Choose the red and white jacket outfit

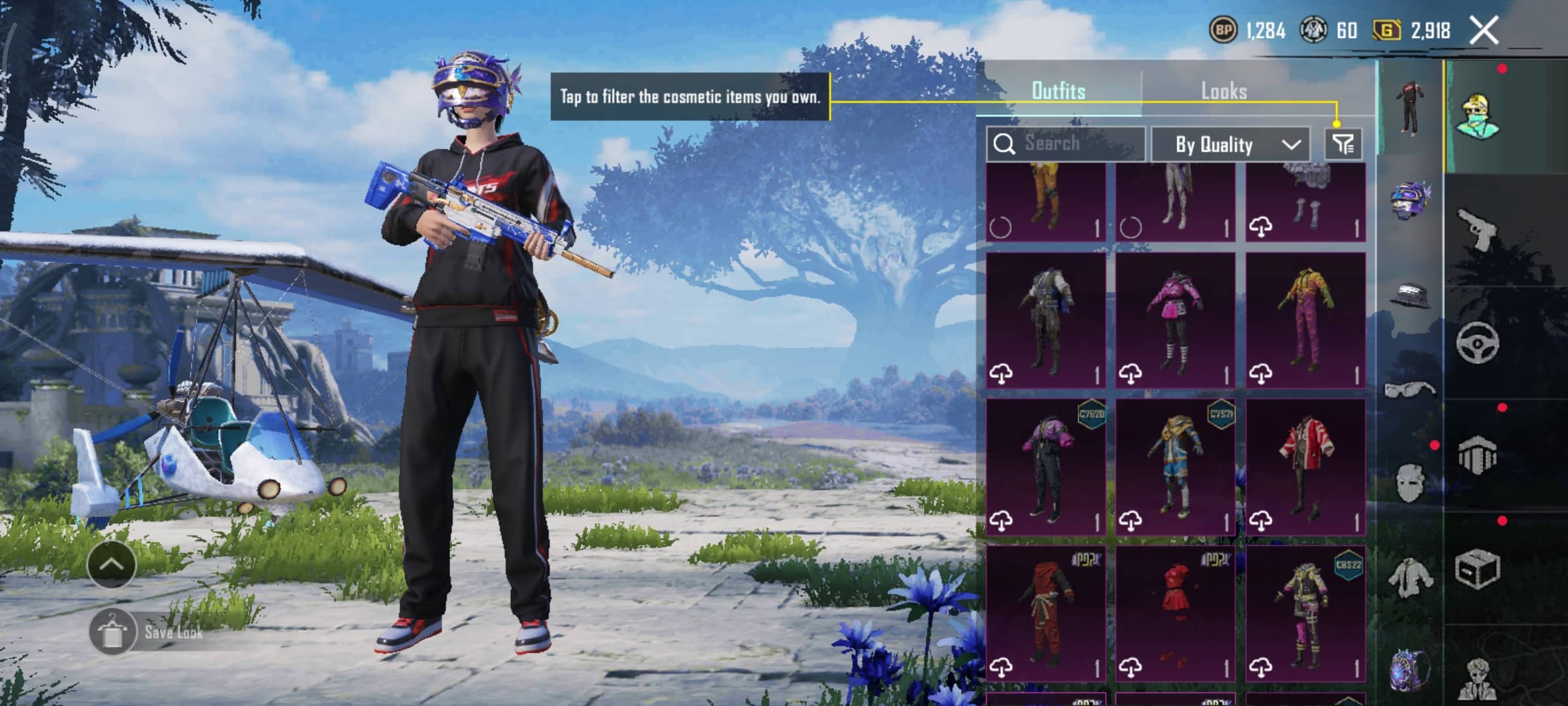[x=1305, y=466]
